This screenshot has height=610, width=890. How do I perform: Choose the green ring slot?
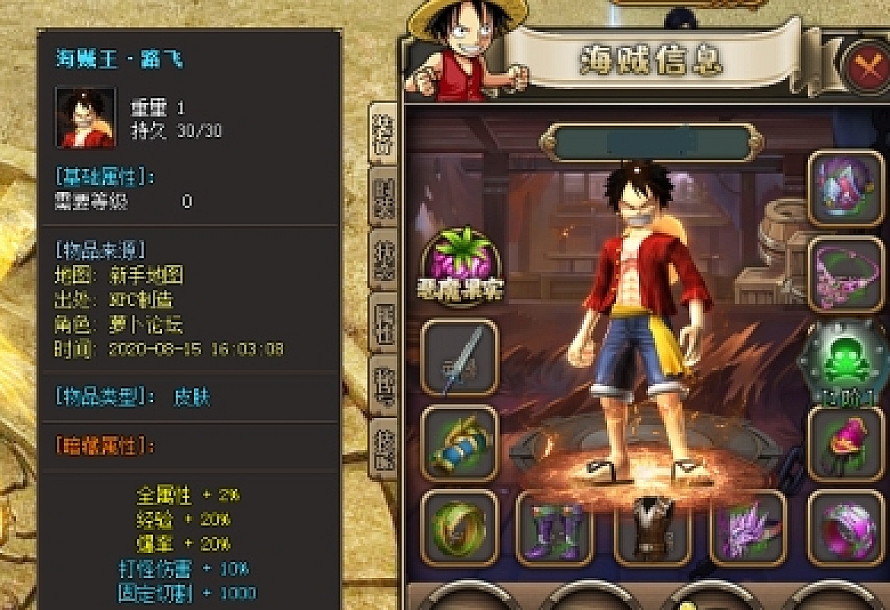click(x=459, y=526)
